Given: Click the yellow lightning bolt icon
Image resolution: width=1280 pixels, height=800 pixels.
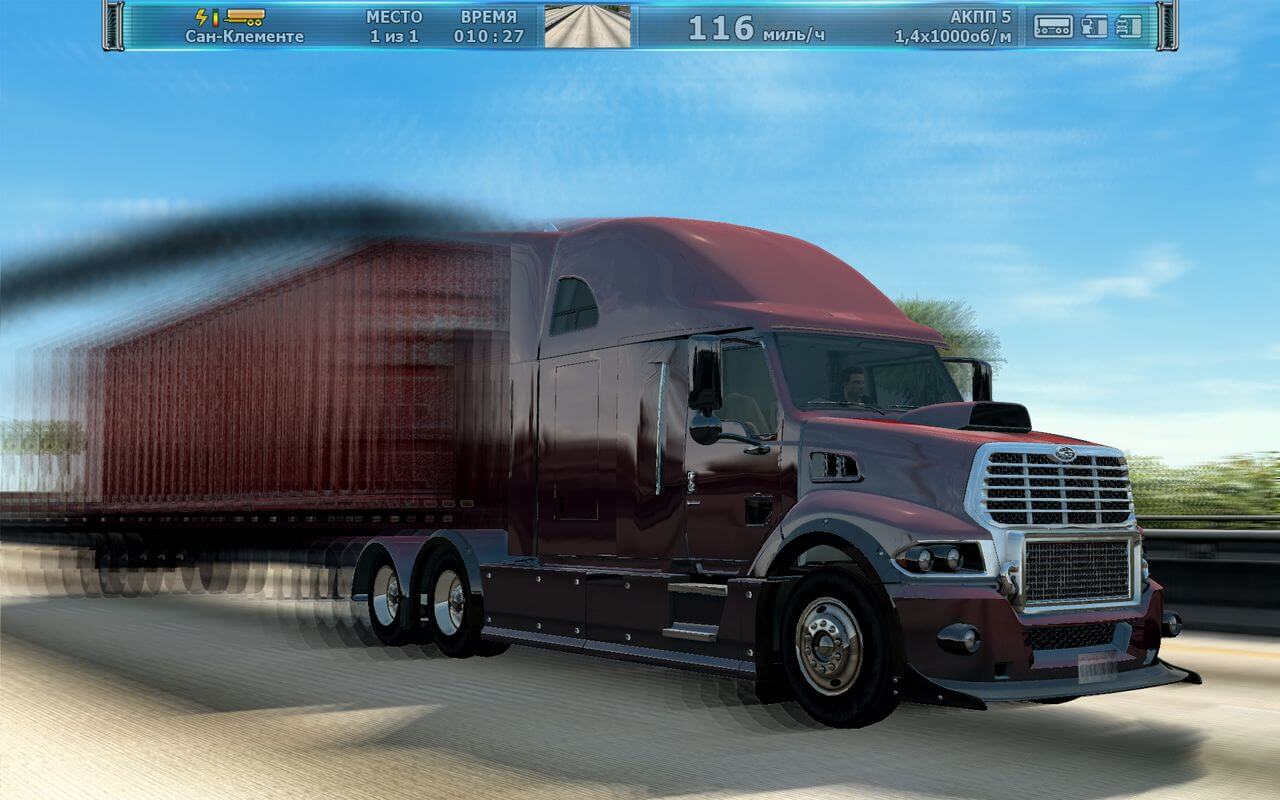Looking at the screenshot, I should pyautogui.click(x=202, y=17).
